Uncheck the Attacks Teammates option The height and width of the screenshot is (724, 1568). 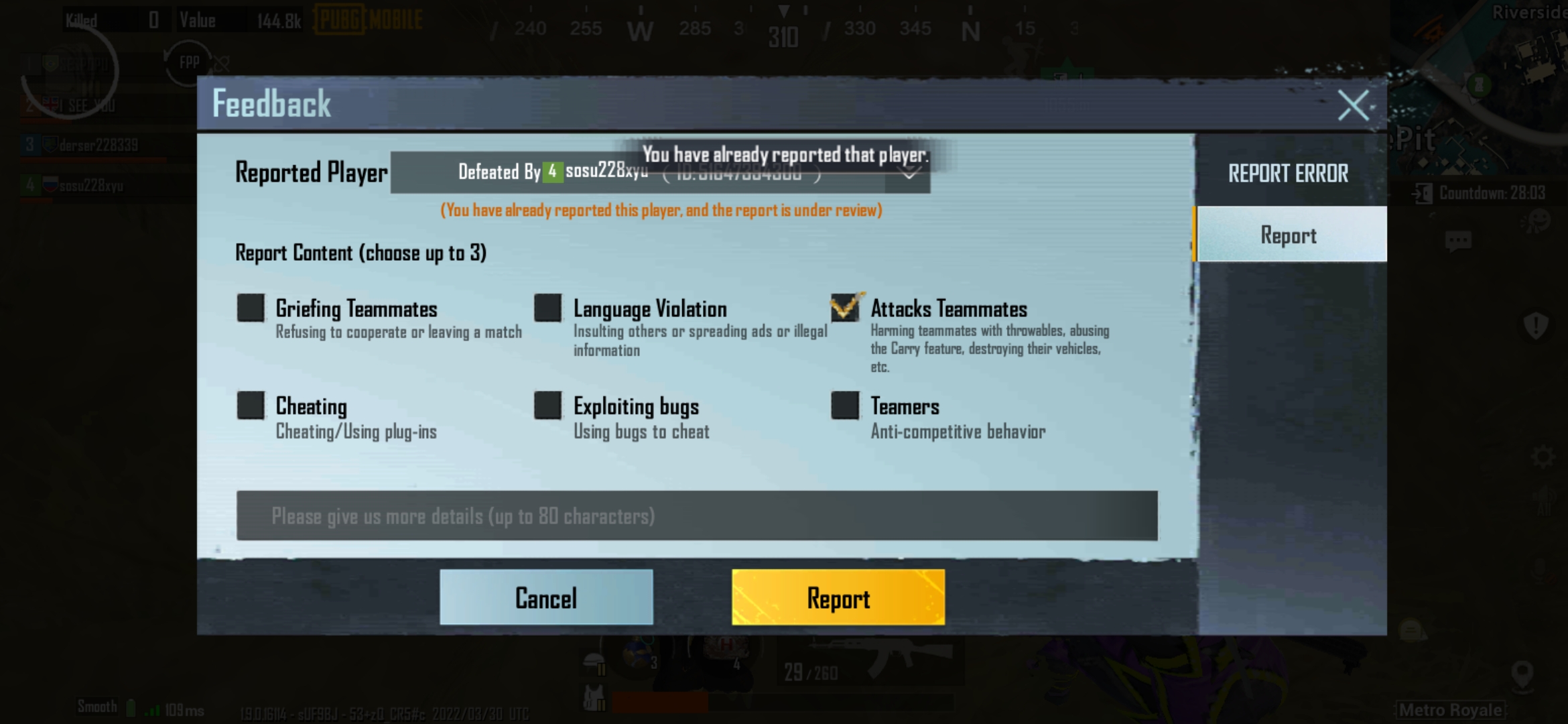coord(845,308)
